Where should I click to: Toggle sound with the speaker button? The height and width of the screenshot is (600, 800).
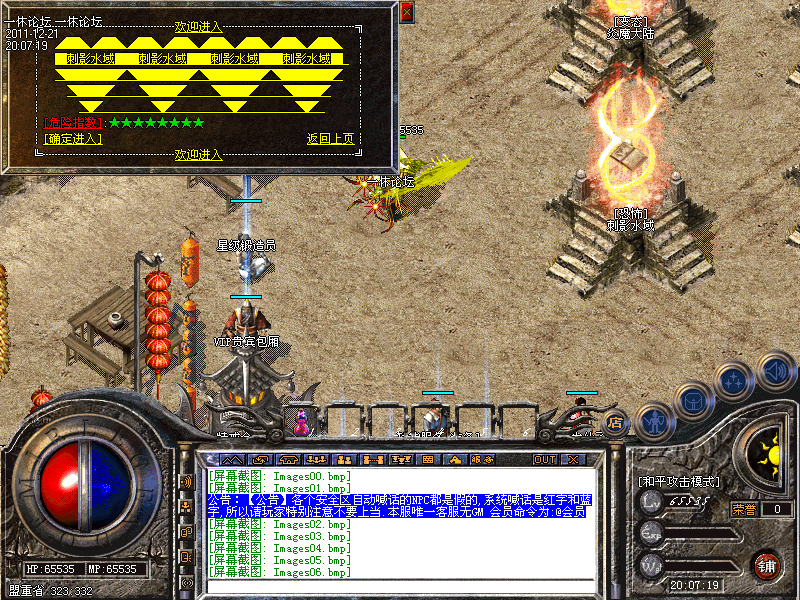[x=776, y=371]
